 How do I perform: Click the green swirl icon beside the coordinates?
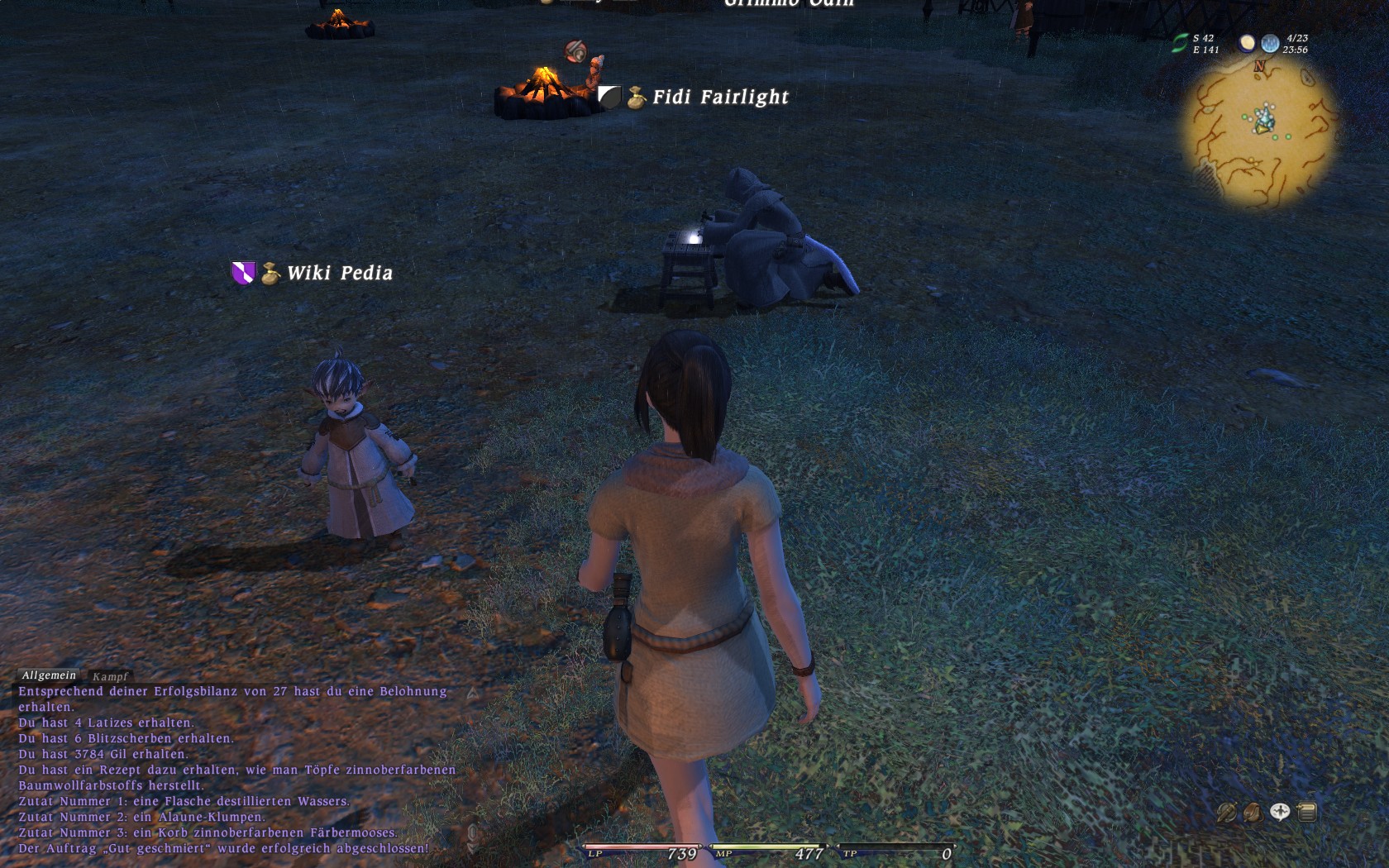coord(1180,43)
